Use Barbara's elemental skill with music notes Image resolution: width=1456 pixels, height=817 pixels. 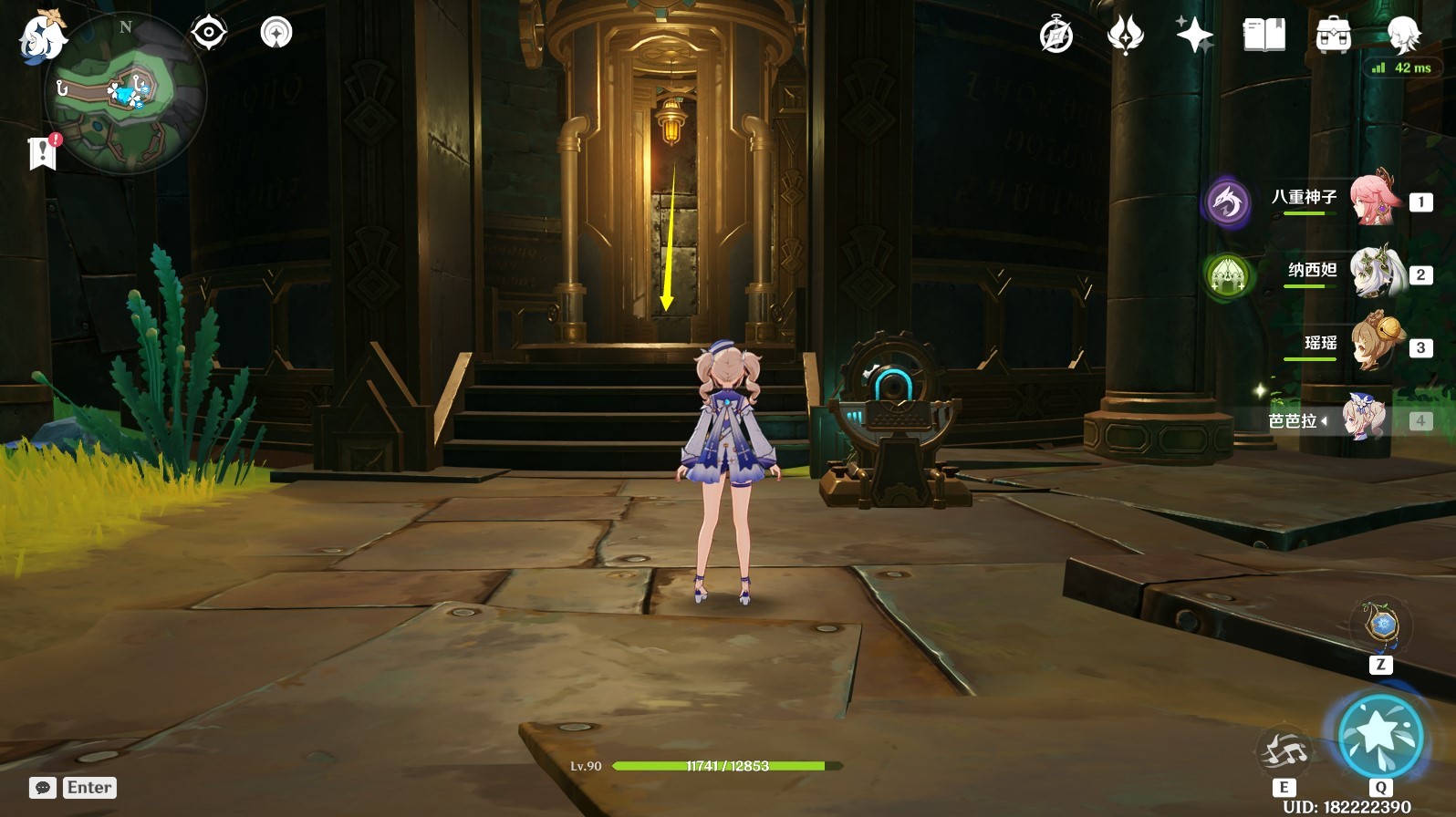click(x=1284, y=752)
